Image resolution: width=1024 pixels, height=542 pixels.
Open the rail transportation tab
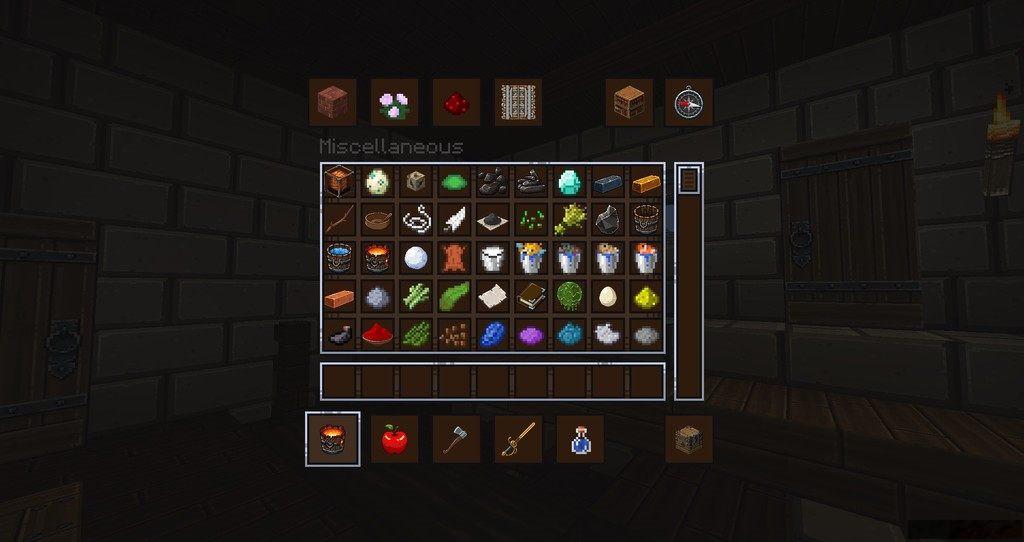click(x=518, y=102)
